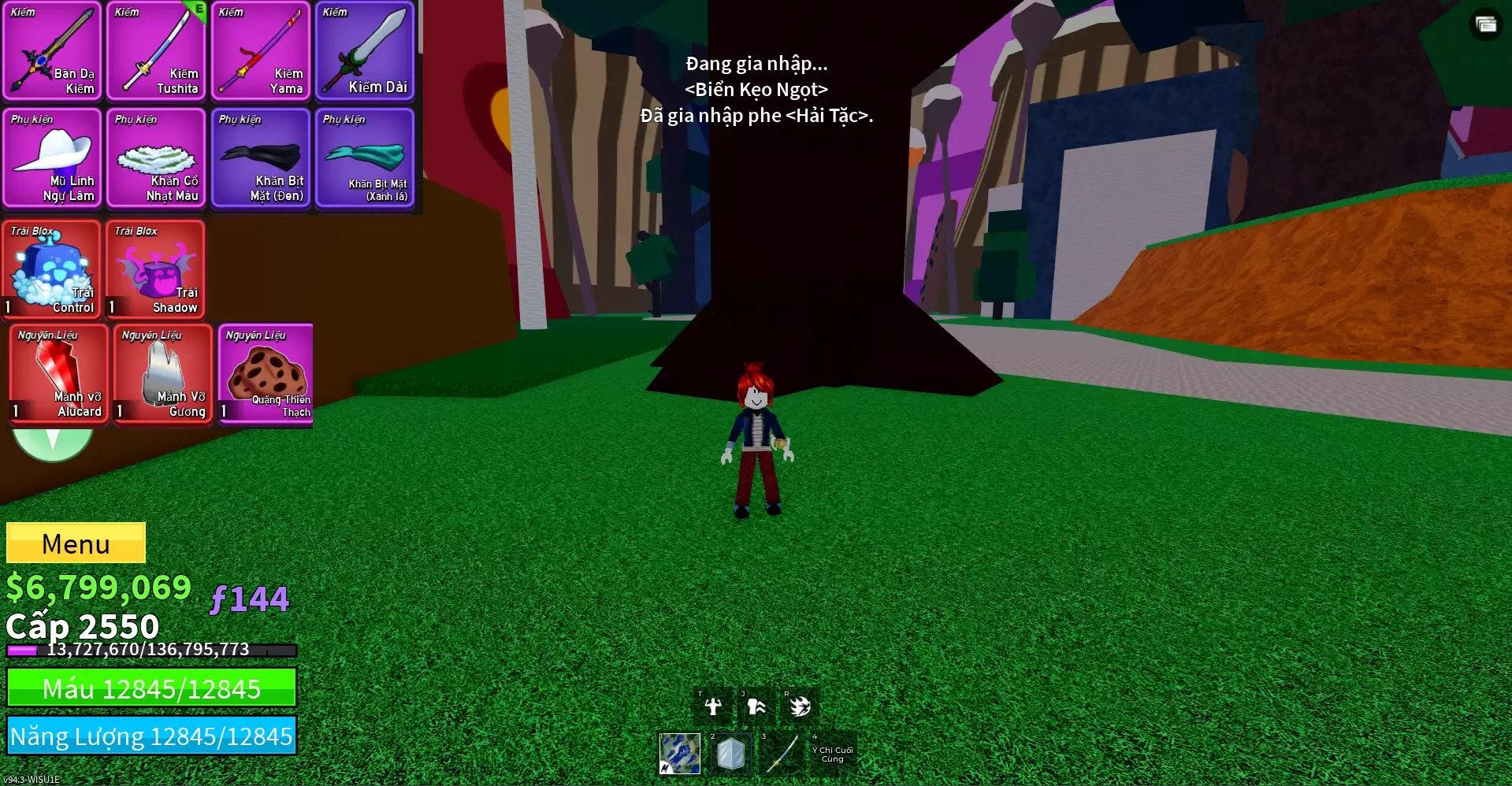Image resolution: width=1512 pixels, height=786 pixels.
Task: Equip the Ý Chí Cuối Cùng hotbar slot
Action: 833,754
